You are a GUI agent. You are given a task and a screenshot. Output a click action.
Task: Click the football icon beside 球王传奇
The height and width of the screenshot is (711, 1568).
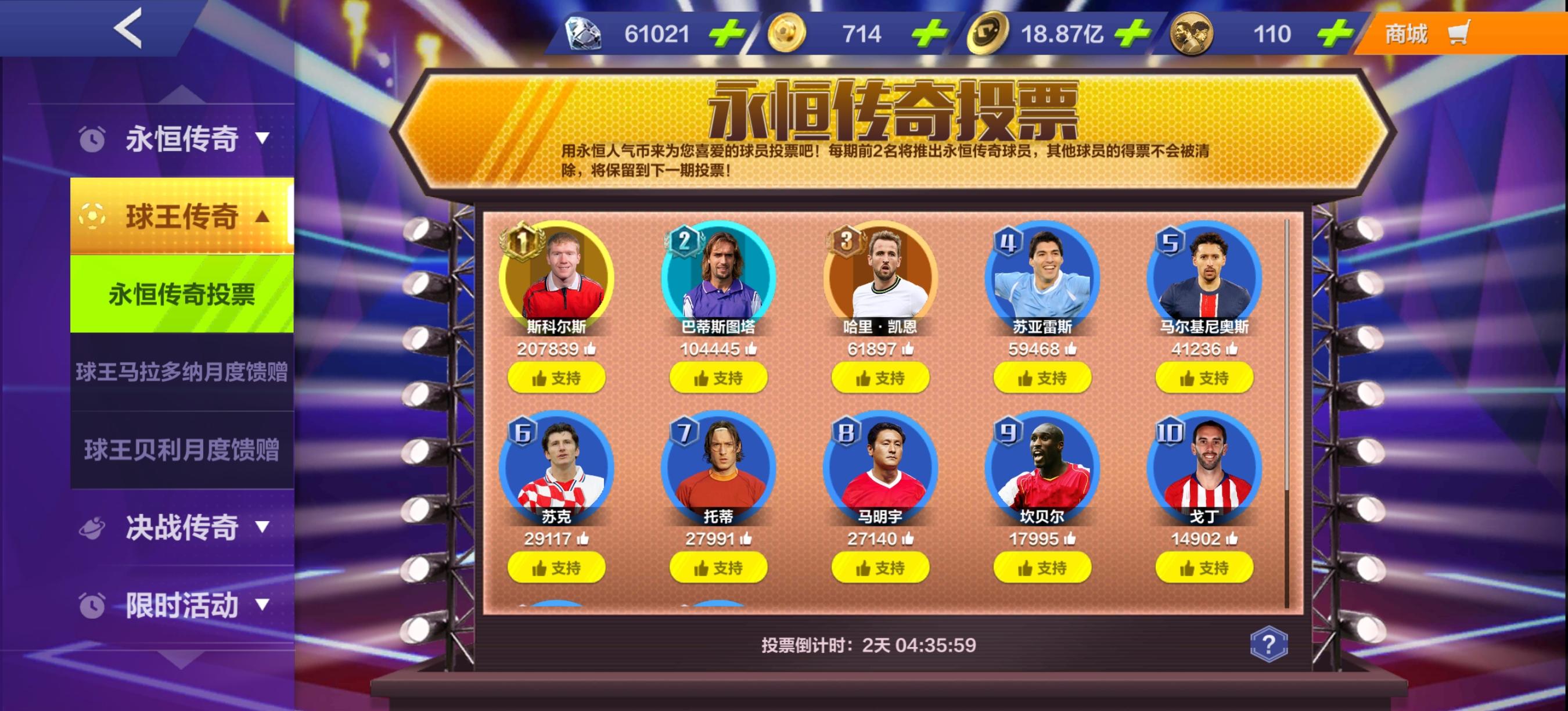click(x=92, y=217)
